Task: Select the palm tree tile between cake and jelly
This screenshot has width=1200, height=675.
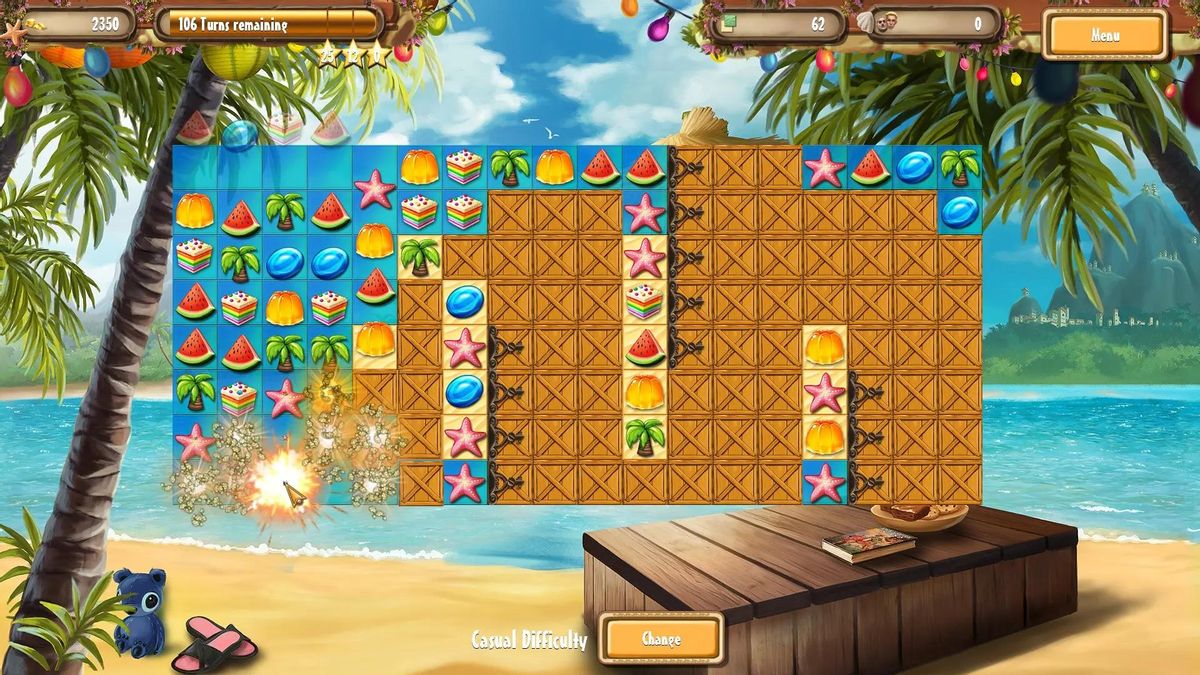Action: pyautogui.click(x=509, y=166)
